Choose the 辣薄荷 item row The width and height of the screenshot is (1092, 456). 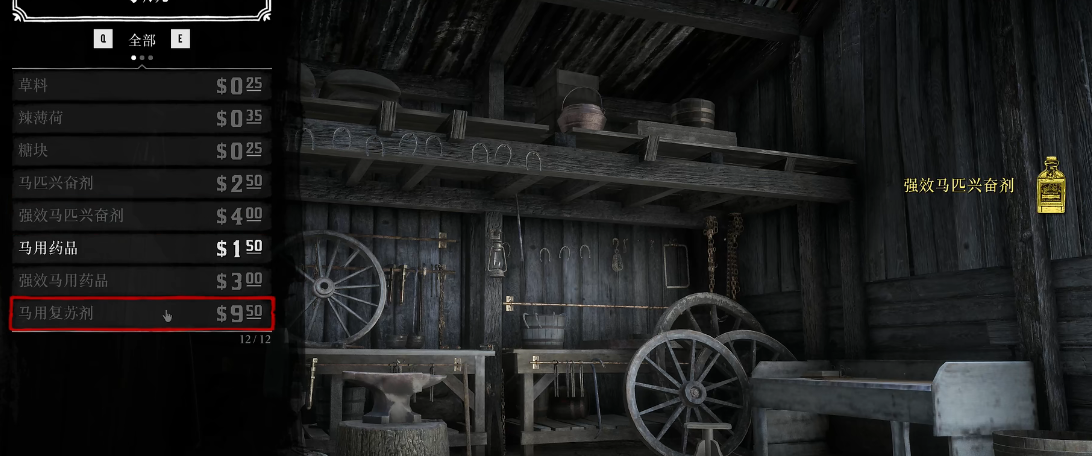coord(140,118)
